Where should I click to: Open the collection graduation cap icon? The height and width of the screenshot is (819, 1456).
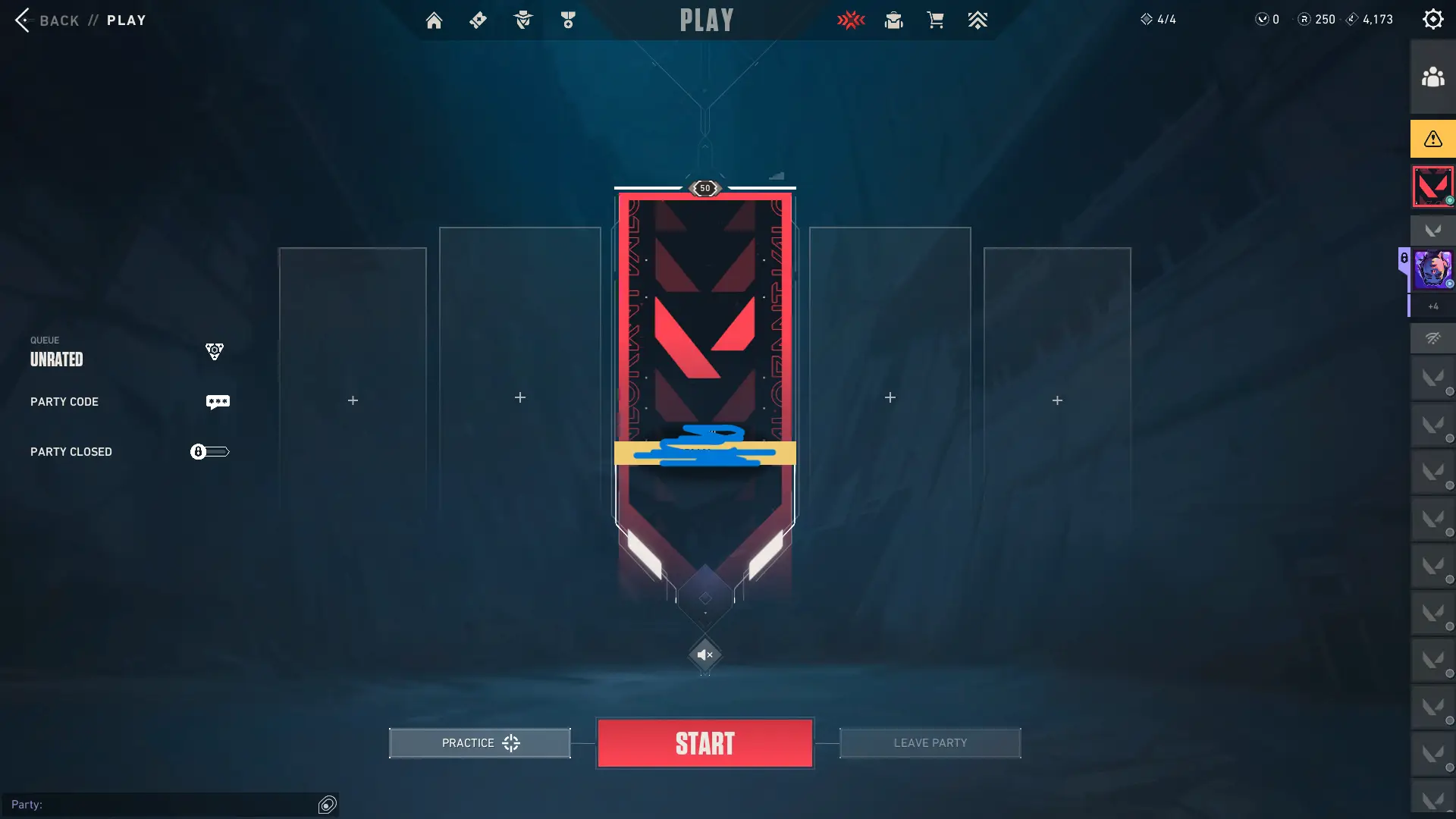[x=893, y=20]
